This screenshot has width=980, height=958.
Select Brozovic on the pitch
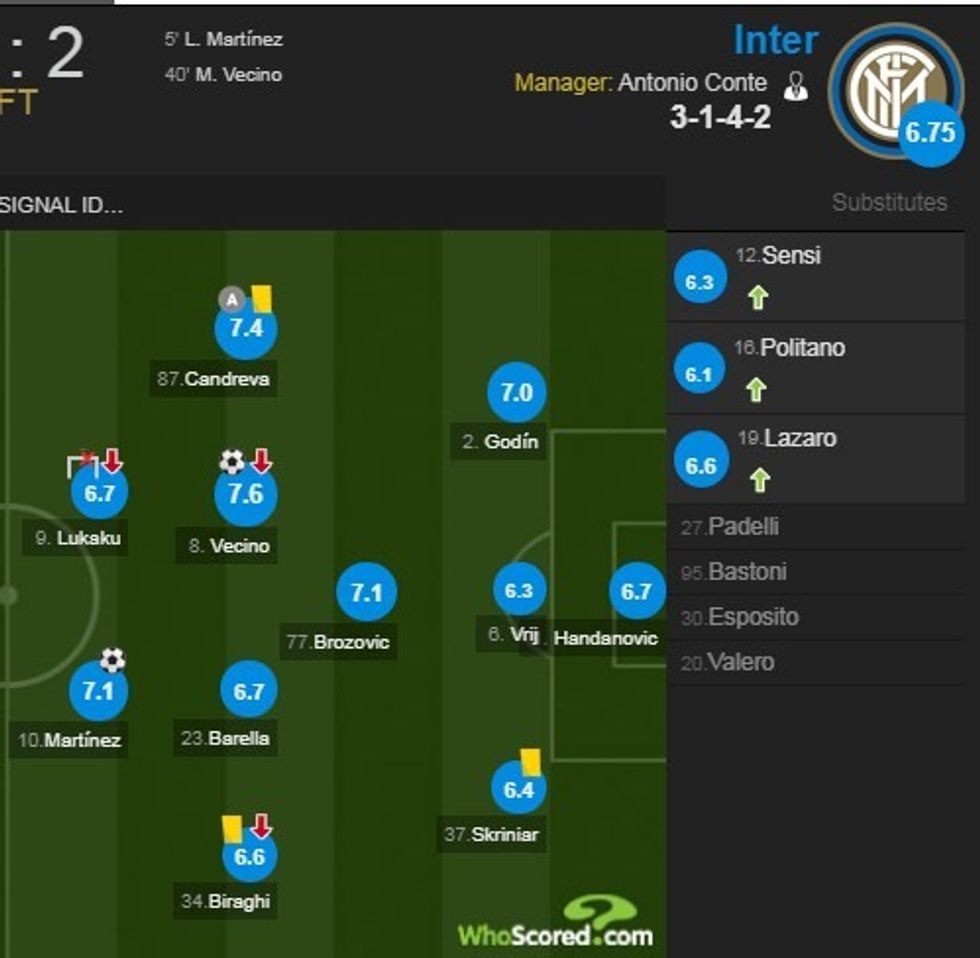(366, 593)
